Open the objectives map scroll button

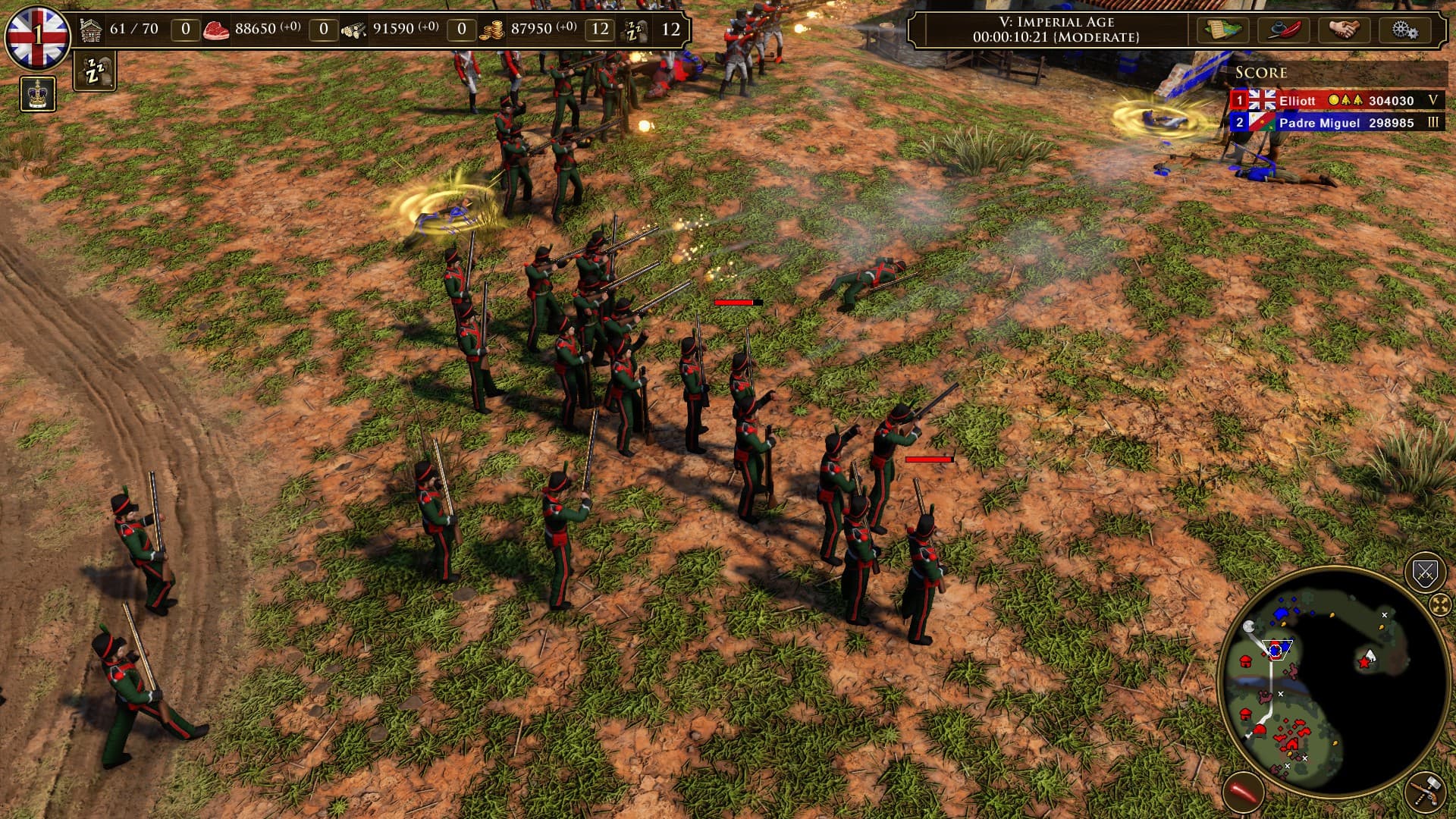coord(1223,30)
